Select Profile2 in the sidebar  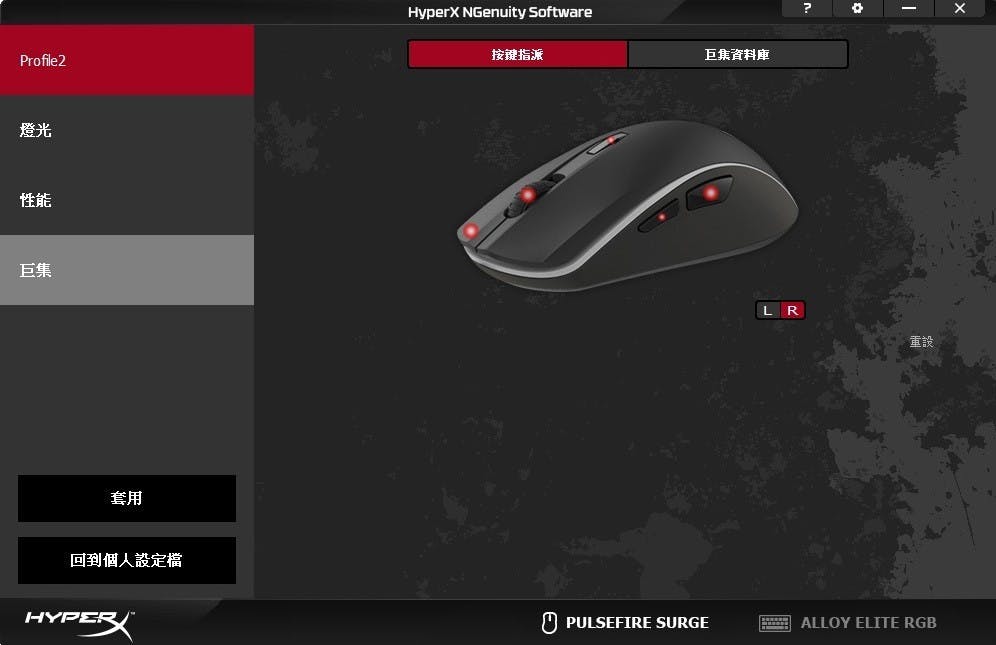click(126, 61)
